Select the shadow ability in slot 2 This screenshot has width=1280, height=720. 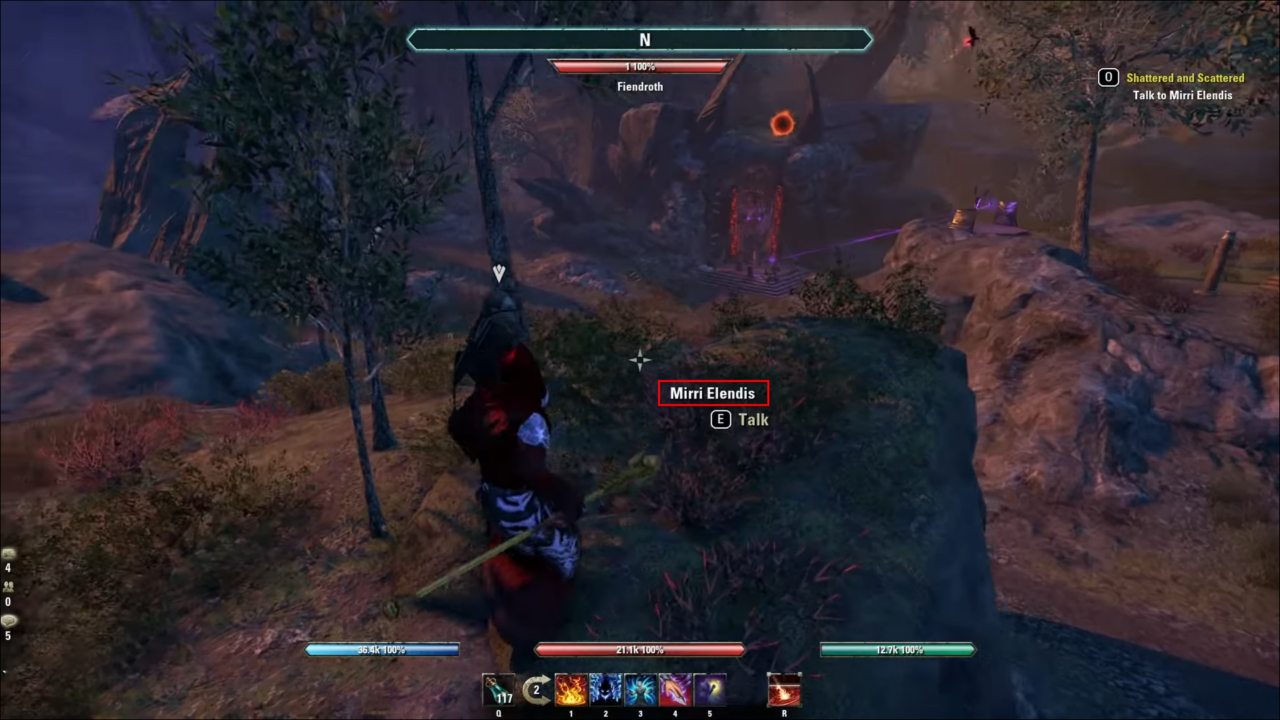605,690
